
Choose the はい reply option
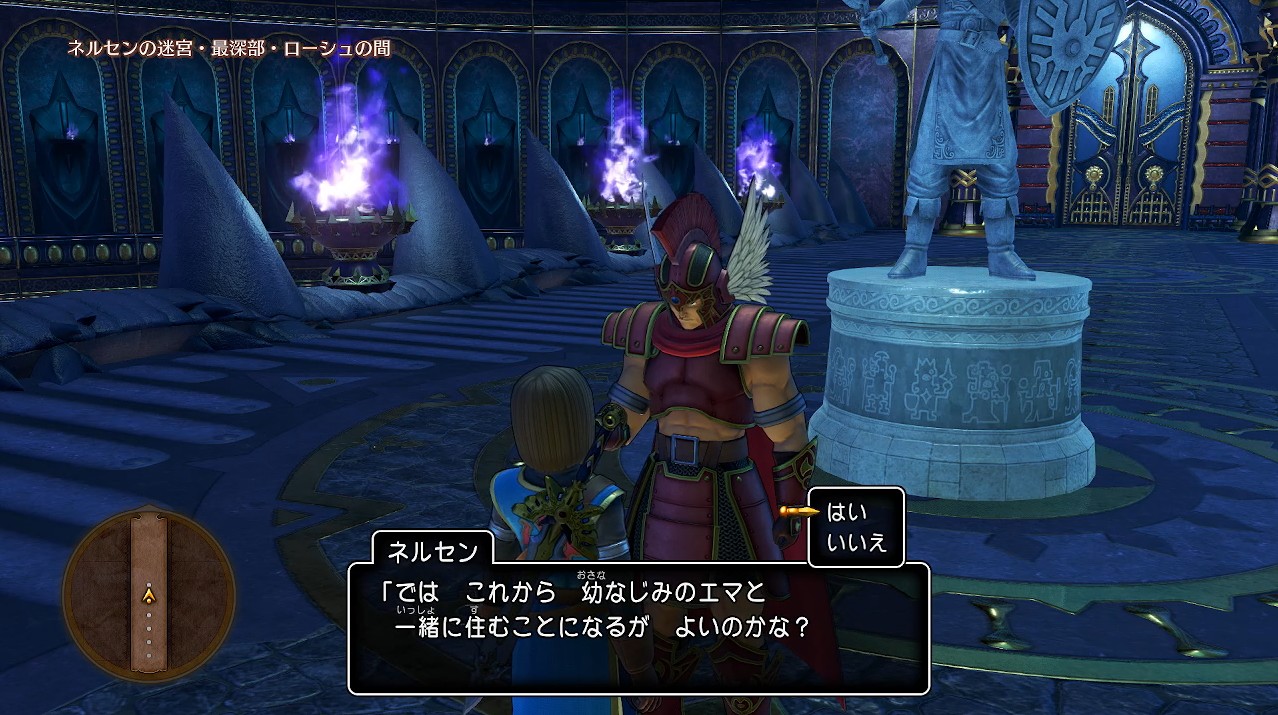[847, 513]
